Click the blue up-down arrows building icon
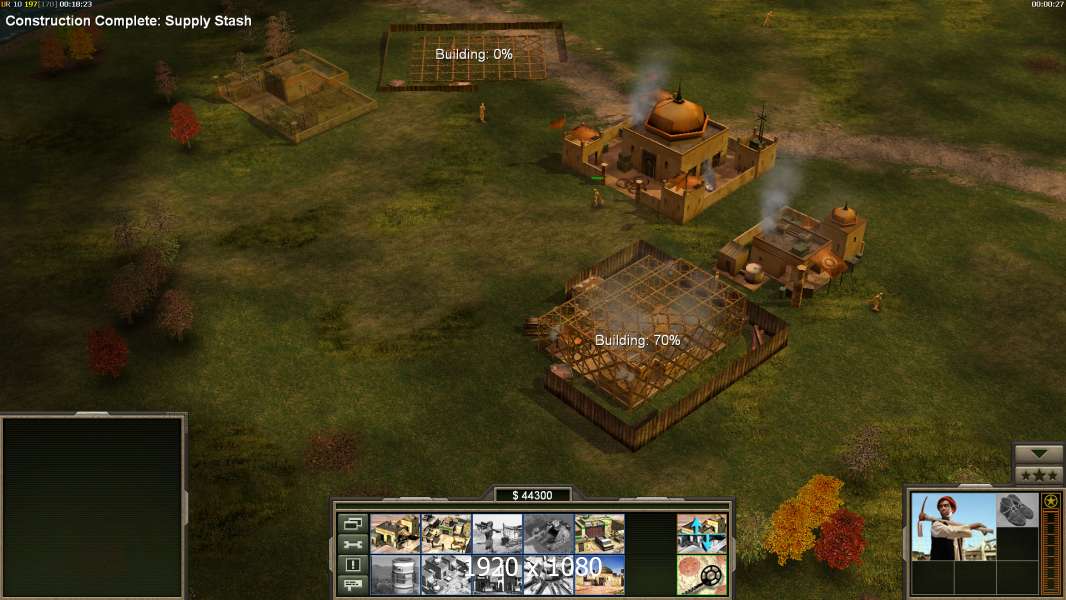 [x=702, y=533]
